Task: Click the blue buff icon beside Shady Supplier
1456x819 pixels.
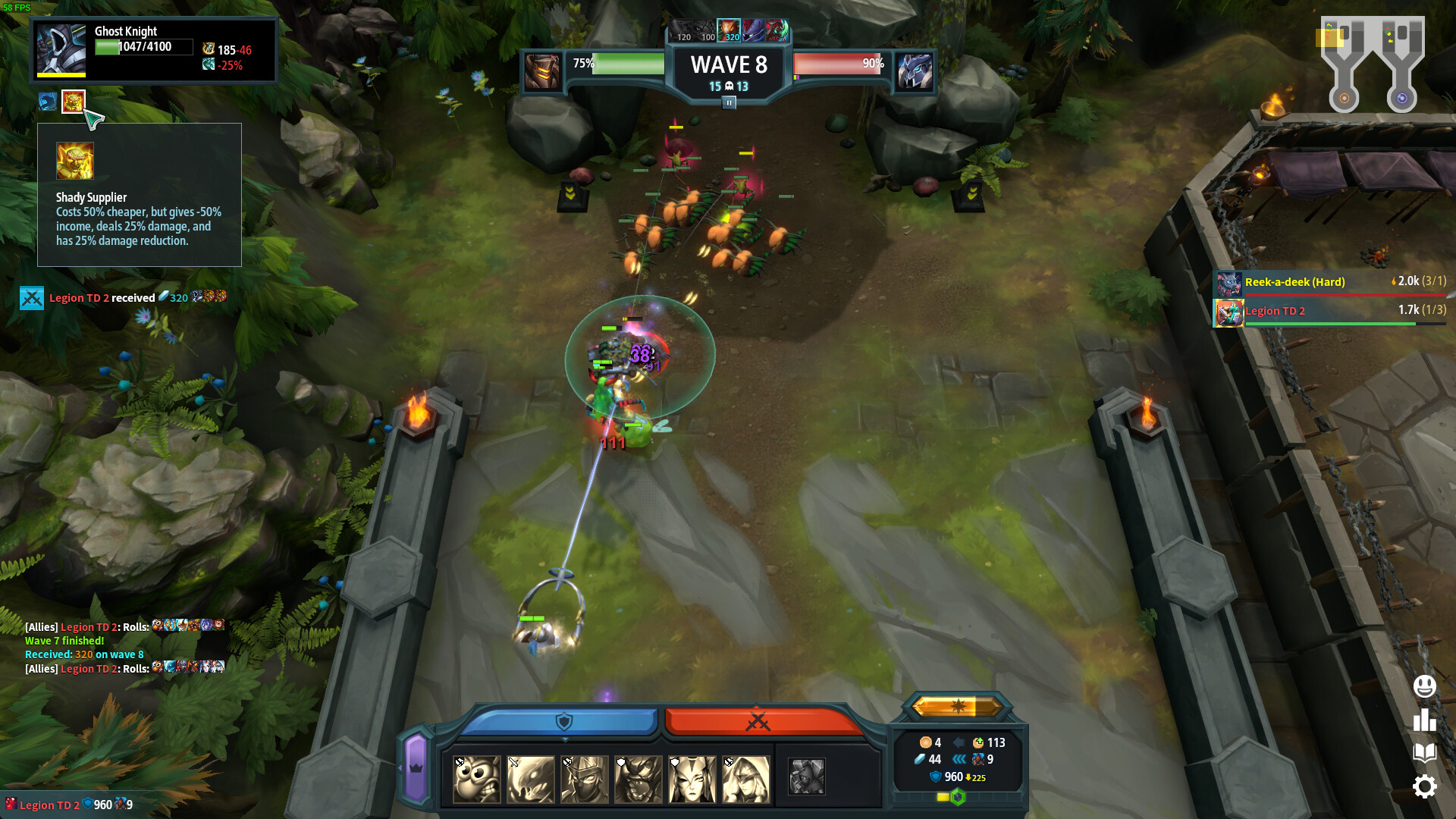Action: [47, 101]
